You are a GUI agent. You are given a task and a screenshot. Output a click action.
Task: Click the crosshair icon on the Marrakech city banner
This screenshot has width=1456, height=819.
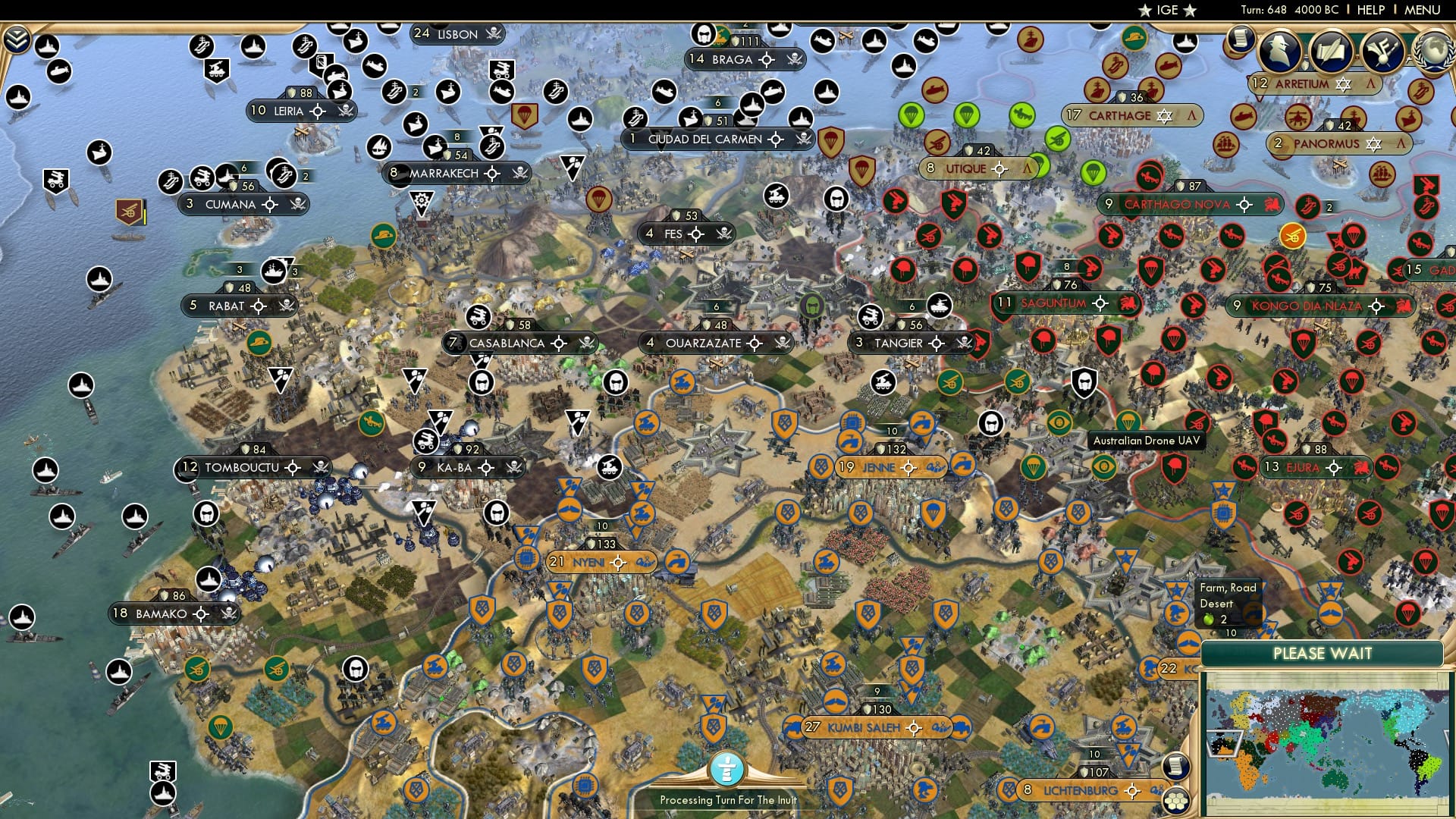point(491,174)
